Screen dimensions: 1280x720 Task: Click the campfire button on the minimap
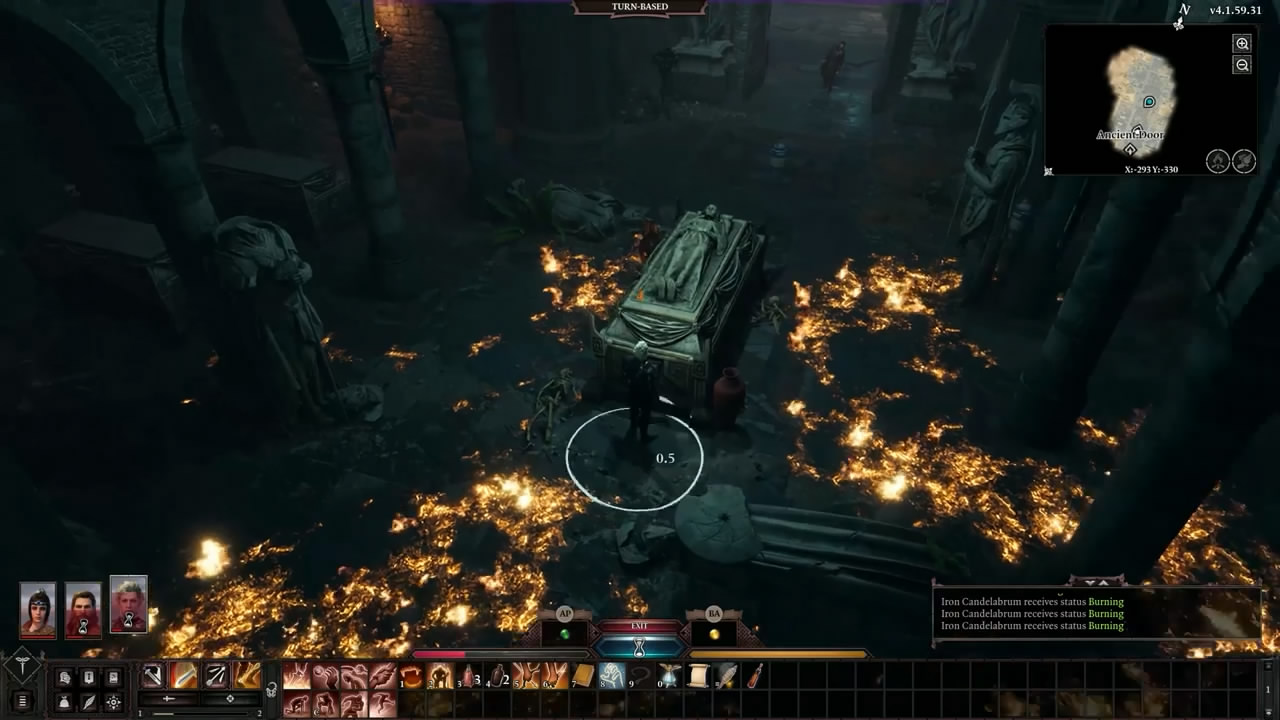point(1217,161)
